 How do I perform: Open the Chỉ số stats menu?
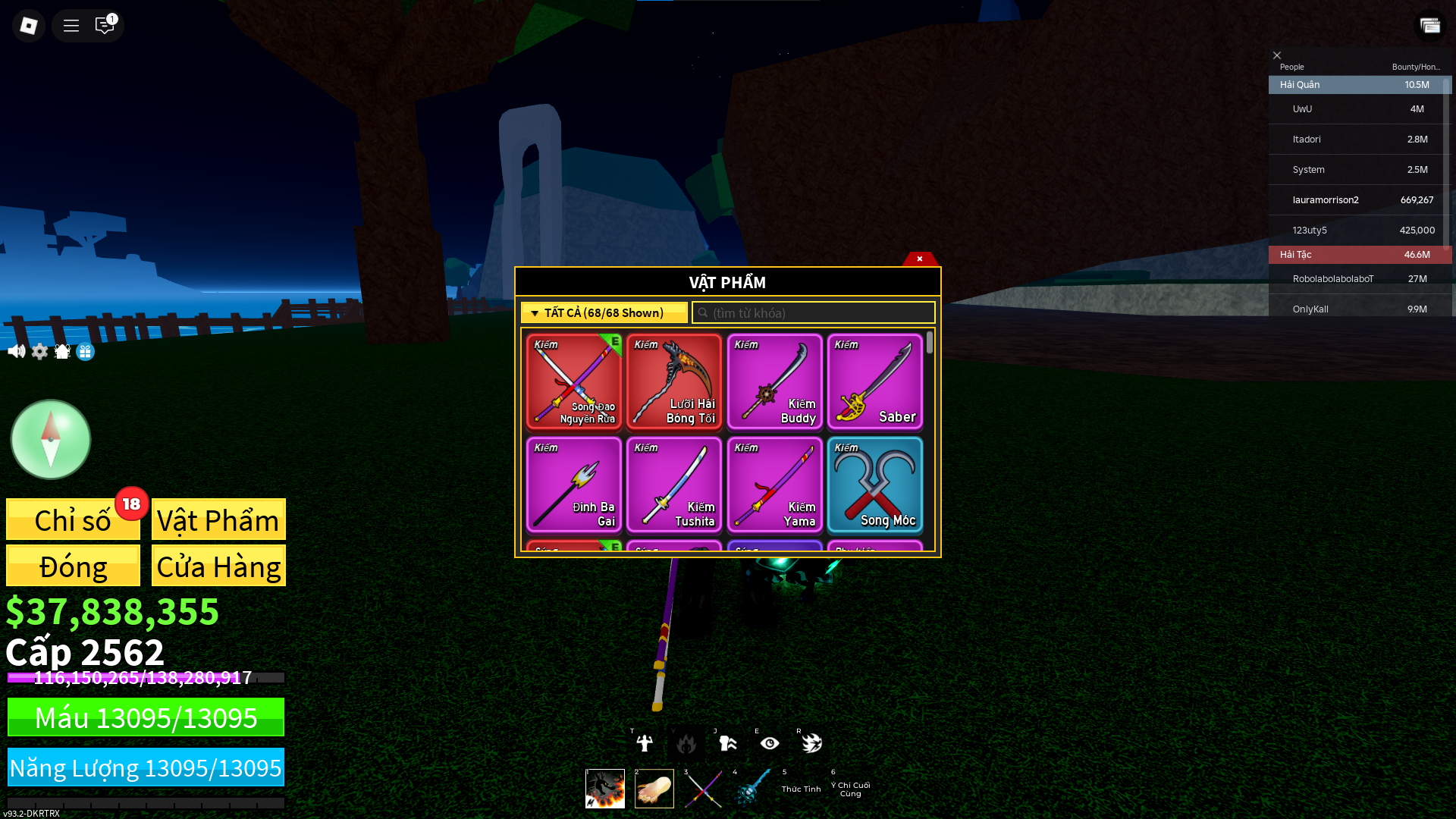tap(73, 520)
